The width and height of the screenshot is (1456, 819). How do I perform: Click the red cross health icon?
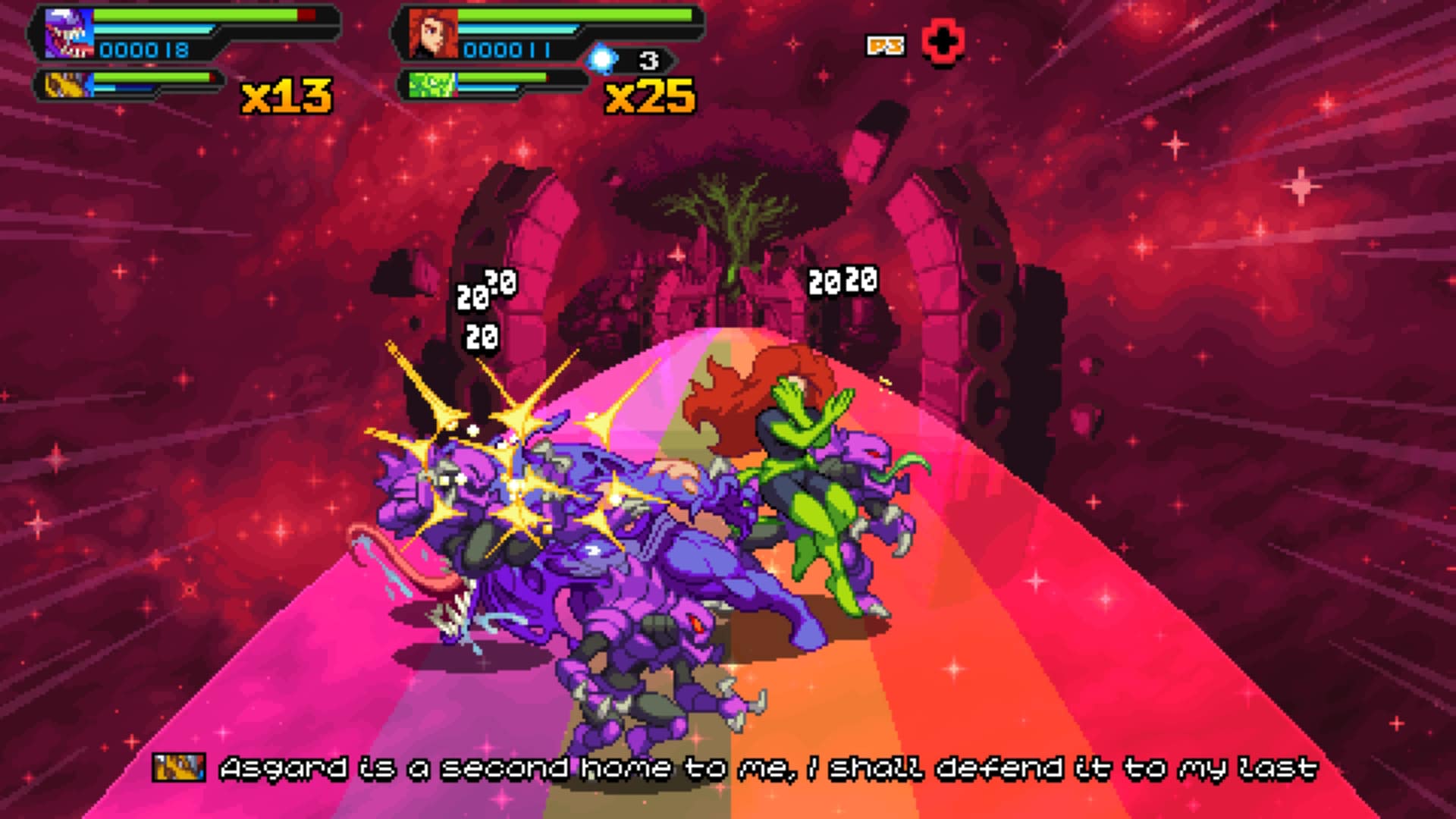pyautogui.click(x=943, y=42)
